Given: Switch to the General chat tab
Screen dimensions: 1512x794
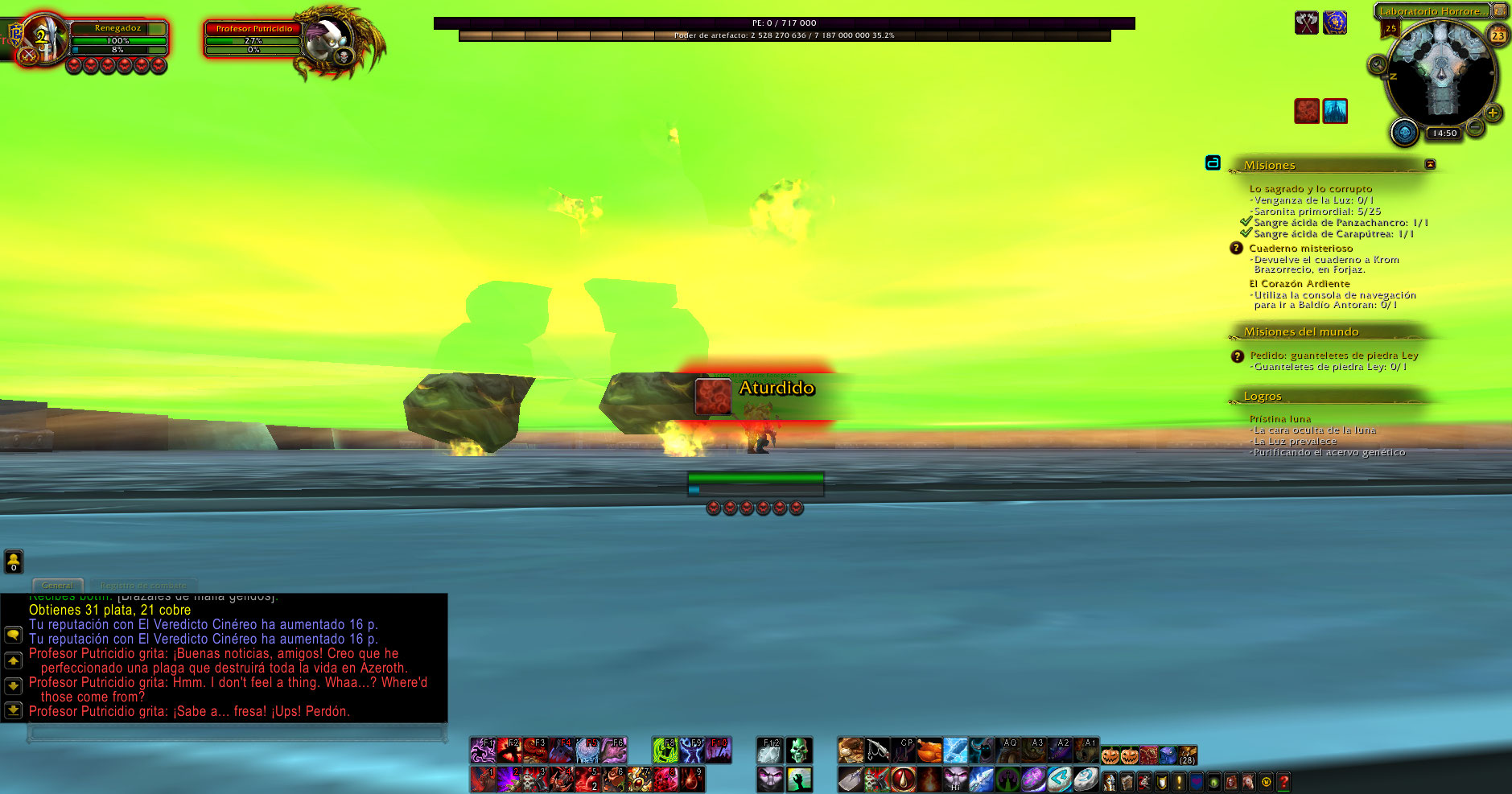Looking at the screenshot, I should point(57,586).
